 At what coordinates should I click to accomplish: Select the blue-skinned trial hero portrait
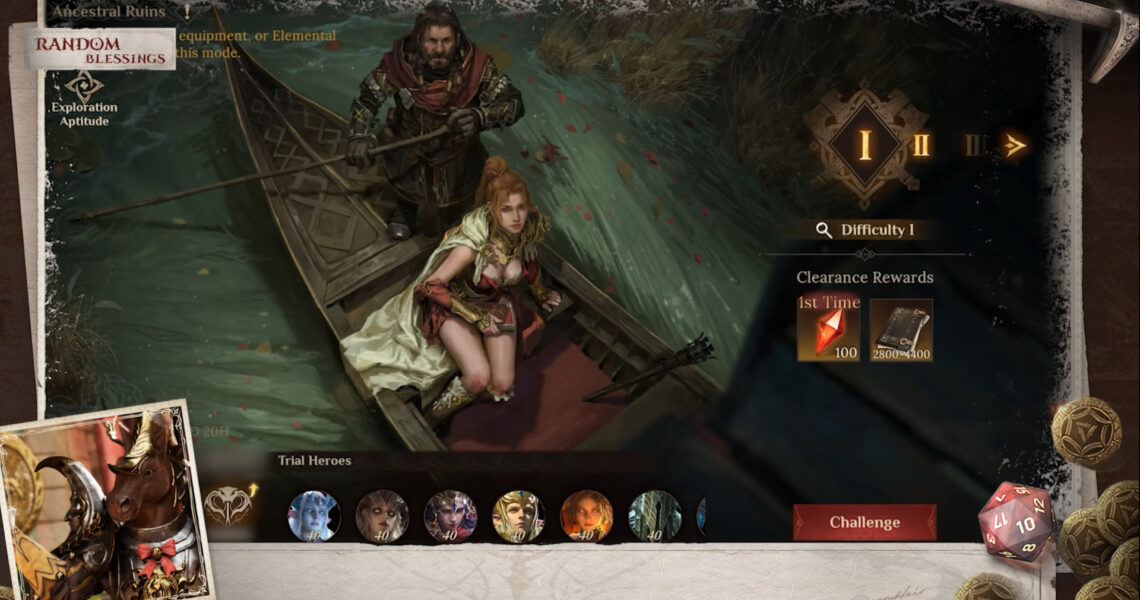click(314, 516)
